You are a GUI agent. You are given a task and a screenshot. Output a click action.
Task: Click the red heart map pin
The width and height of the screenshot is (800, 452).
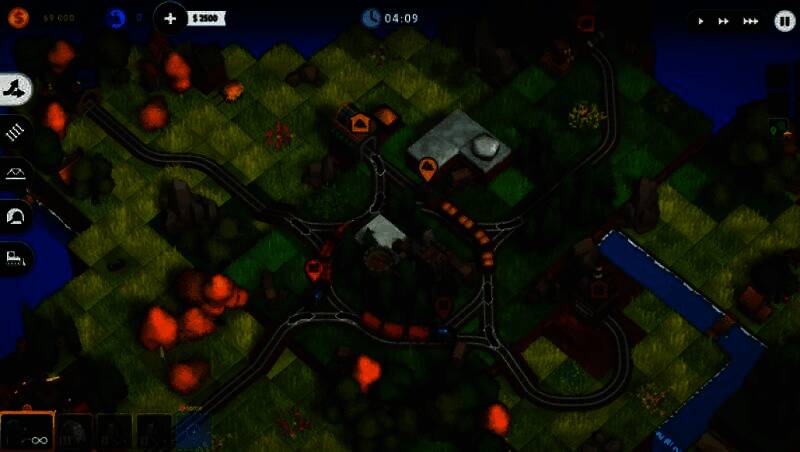point(314,268)
